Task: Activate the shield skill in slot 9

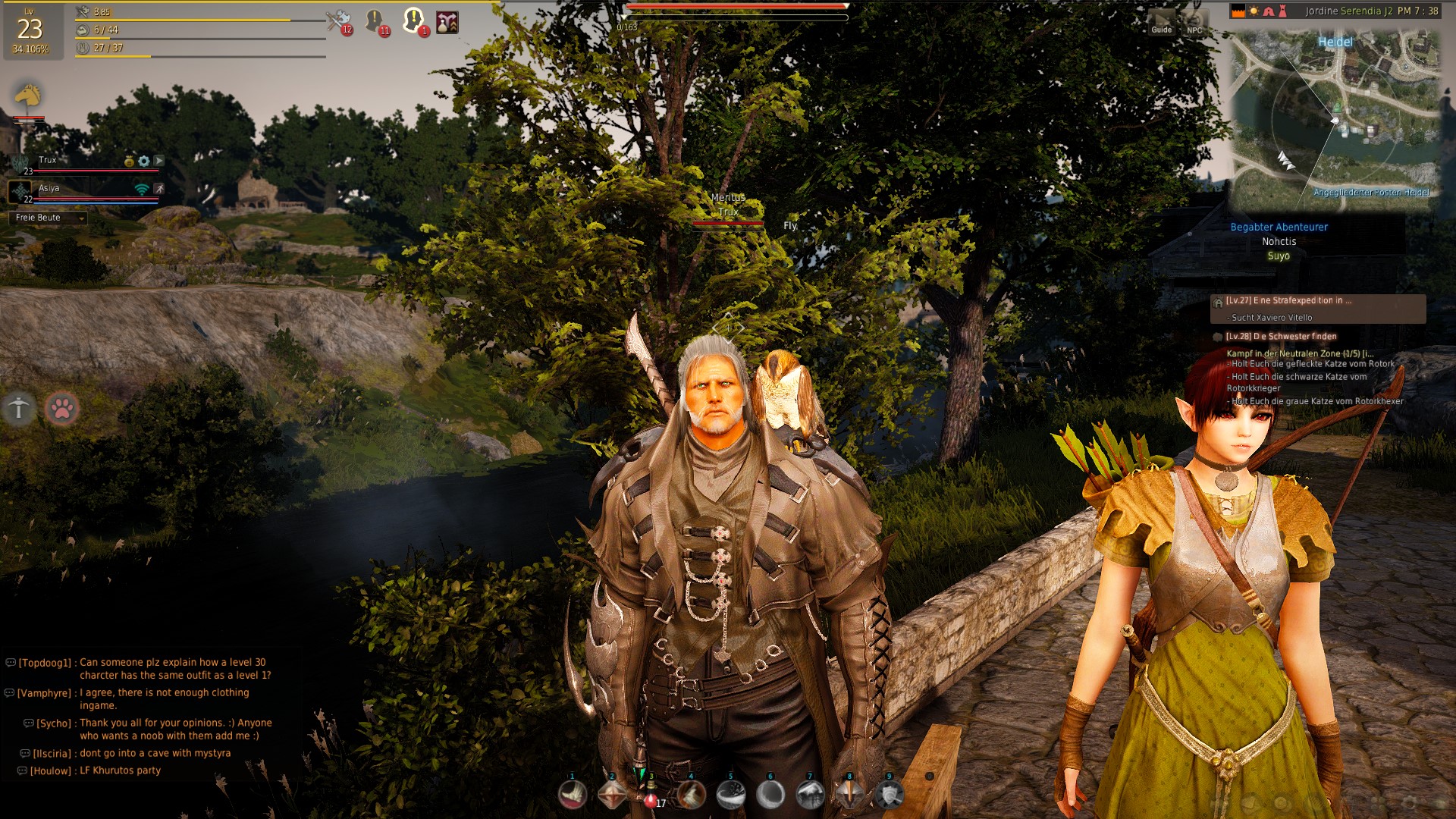Action: point(889,795)
